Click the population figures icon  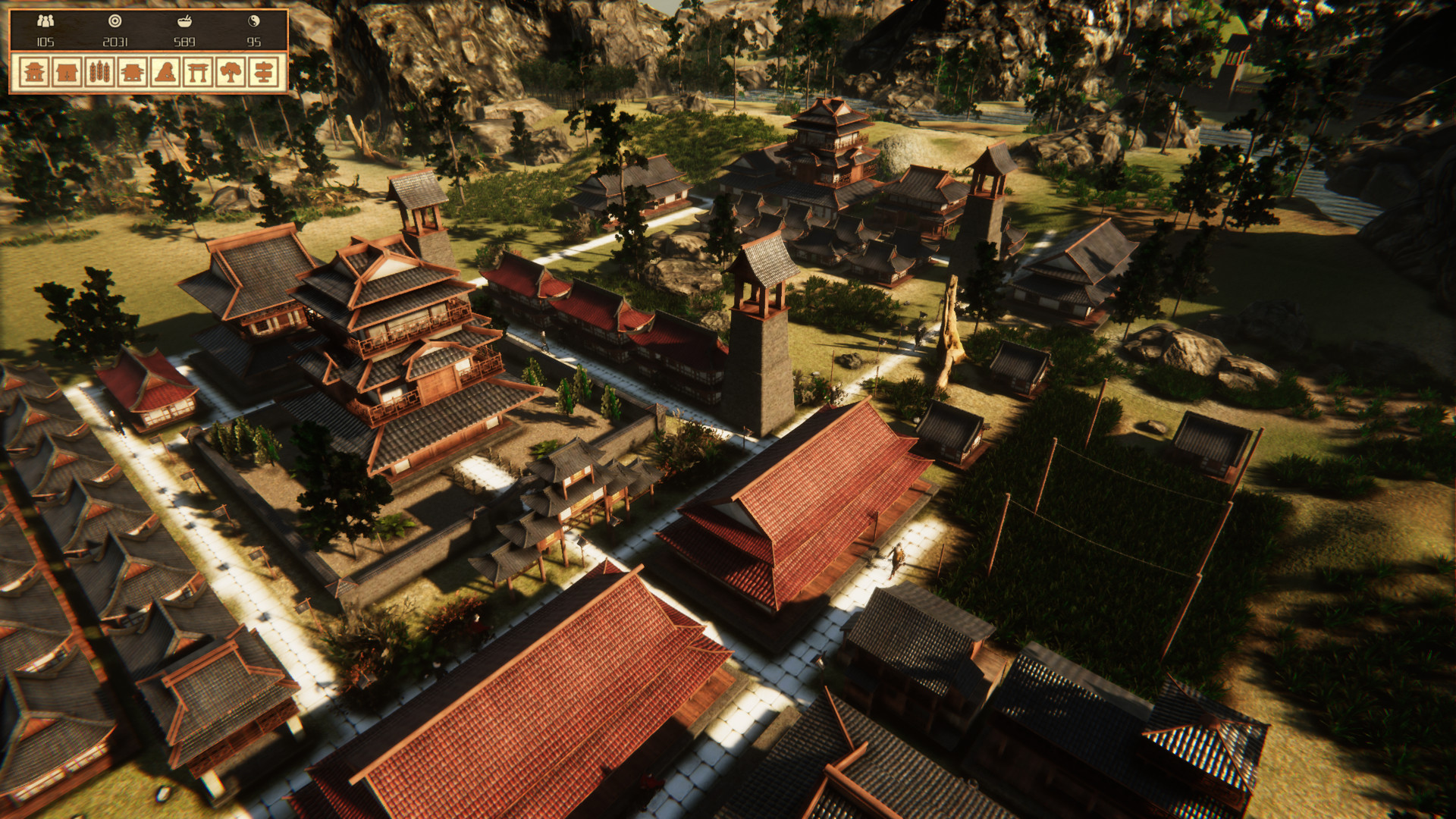point(45,21)
